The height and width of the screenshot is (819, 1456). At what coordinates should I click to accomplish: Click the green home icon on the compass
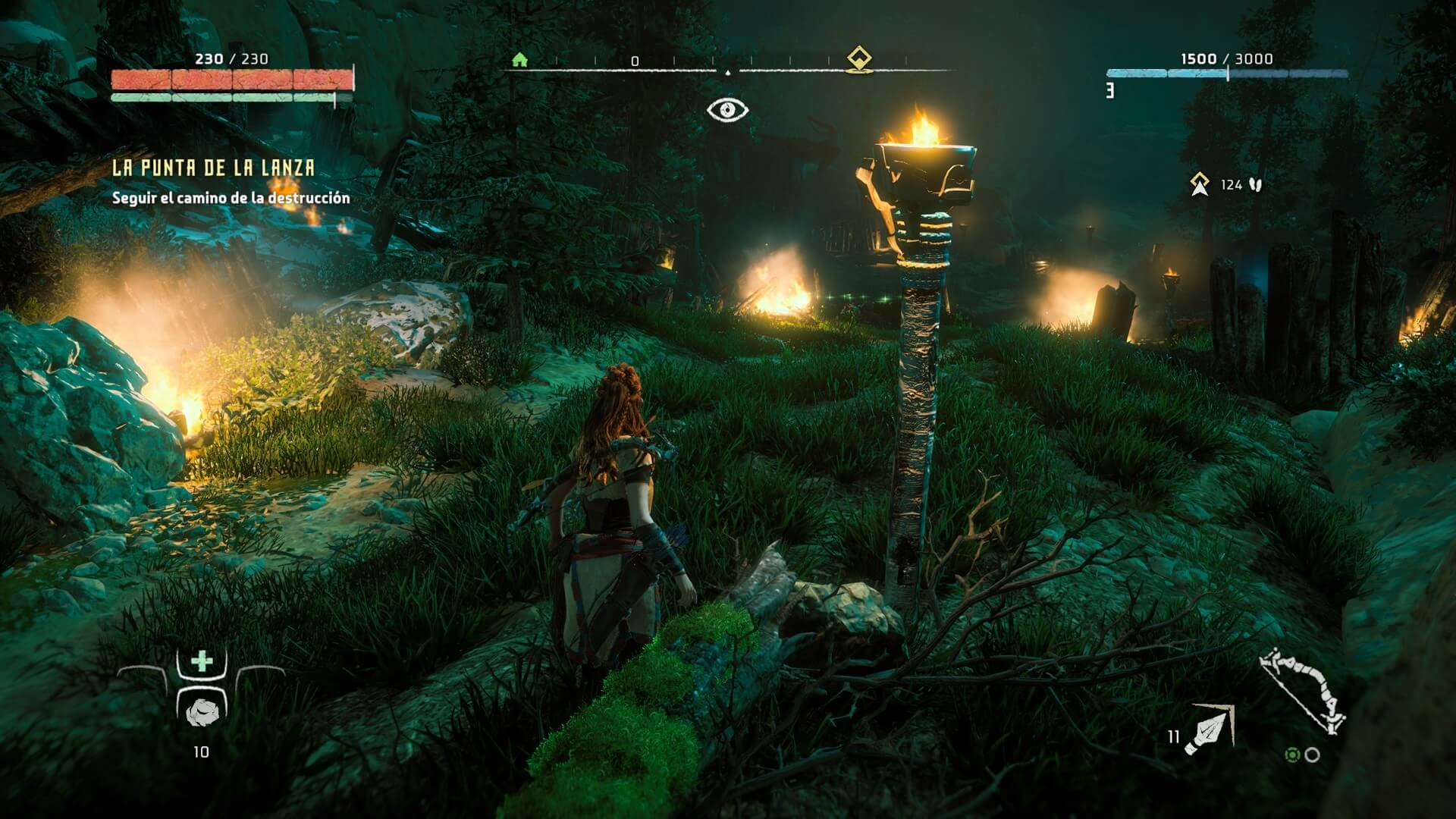519,60
